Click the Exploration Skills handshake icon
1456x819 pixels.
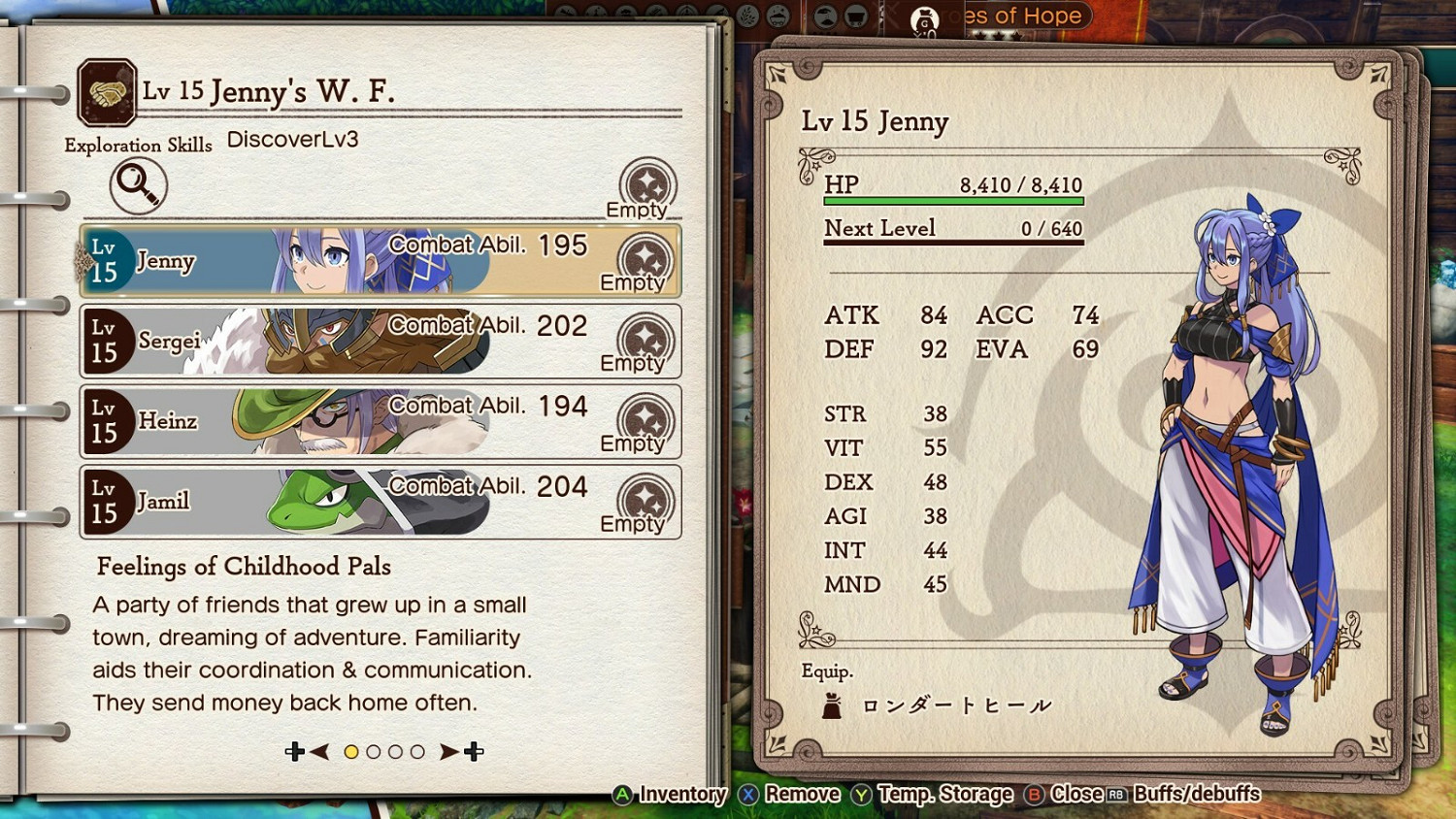pos(107,94)
